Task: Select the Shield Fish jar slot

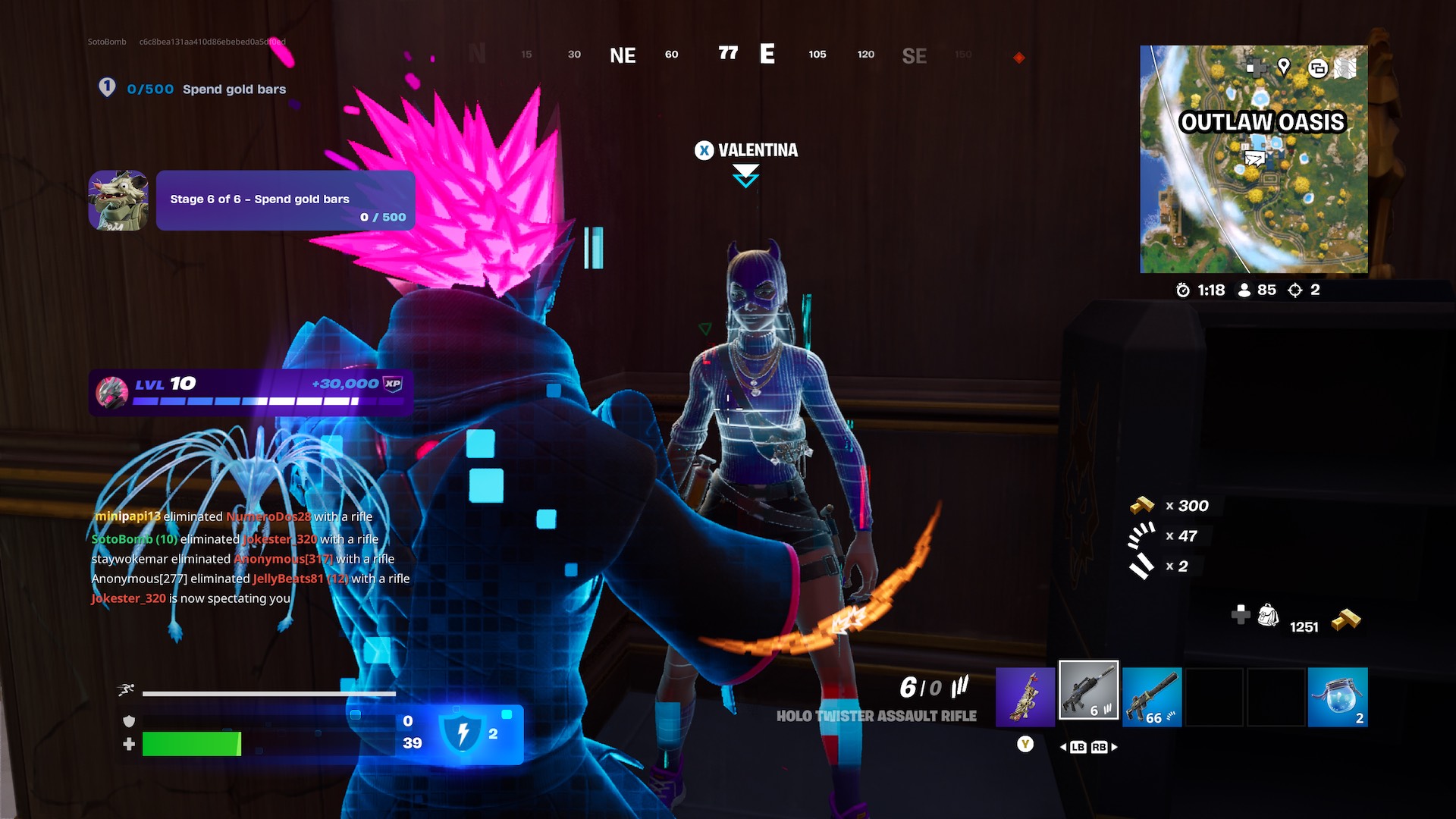Action: point(1338,696)
